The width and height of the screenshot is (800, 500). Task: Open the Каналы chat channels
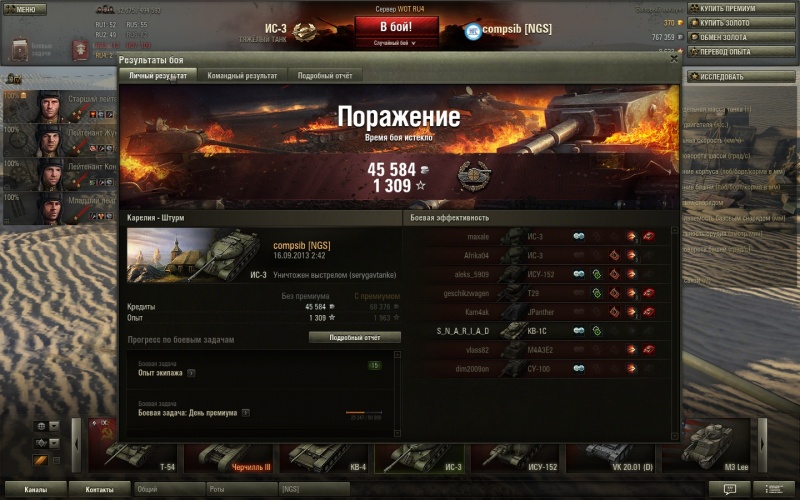point(36,490)
